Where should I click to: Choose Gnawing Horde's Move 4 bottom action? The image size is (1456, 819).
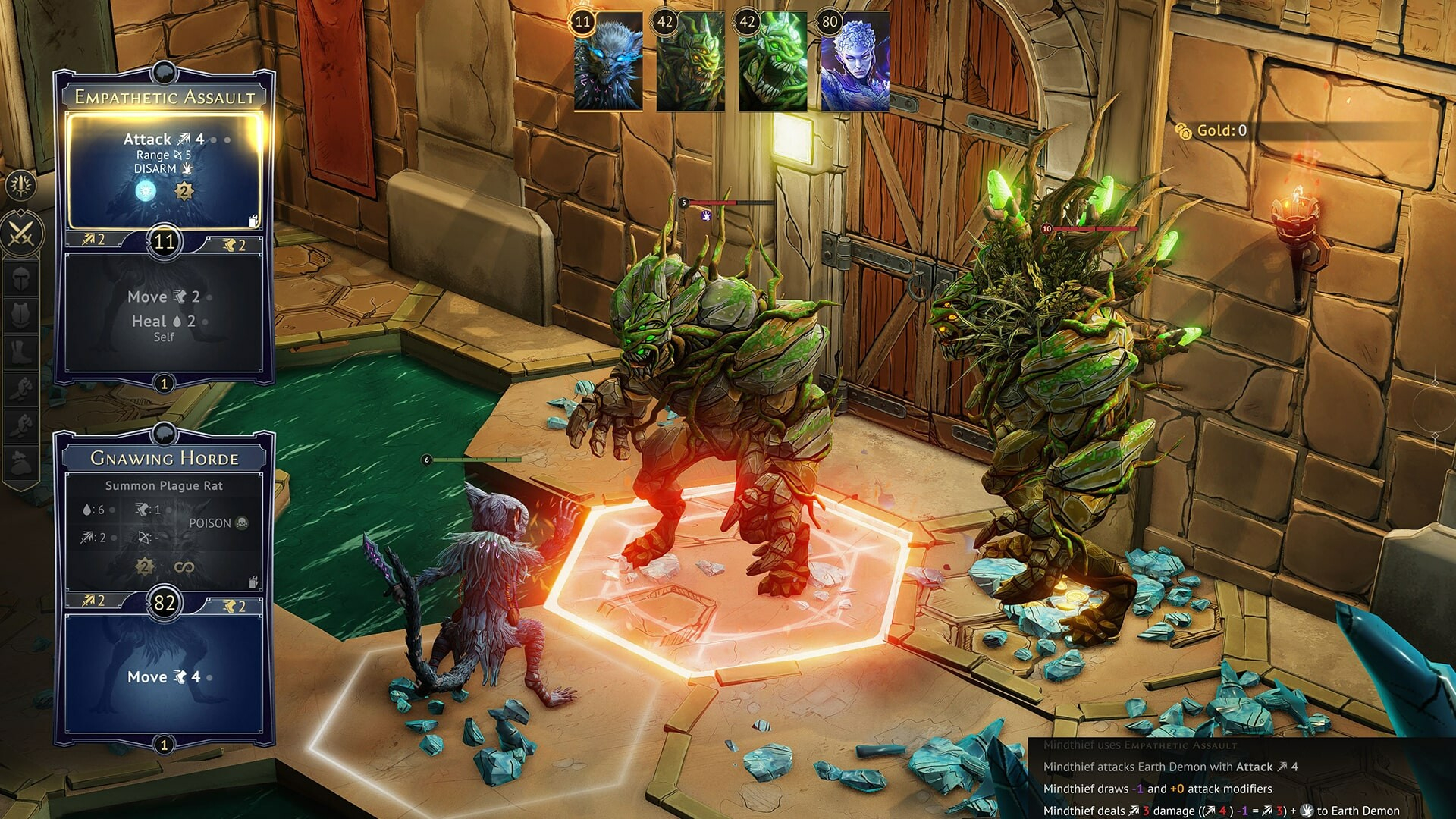pyautogui.click(x=164, y=676)
